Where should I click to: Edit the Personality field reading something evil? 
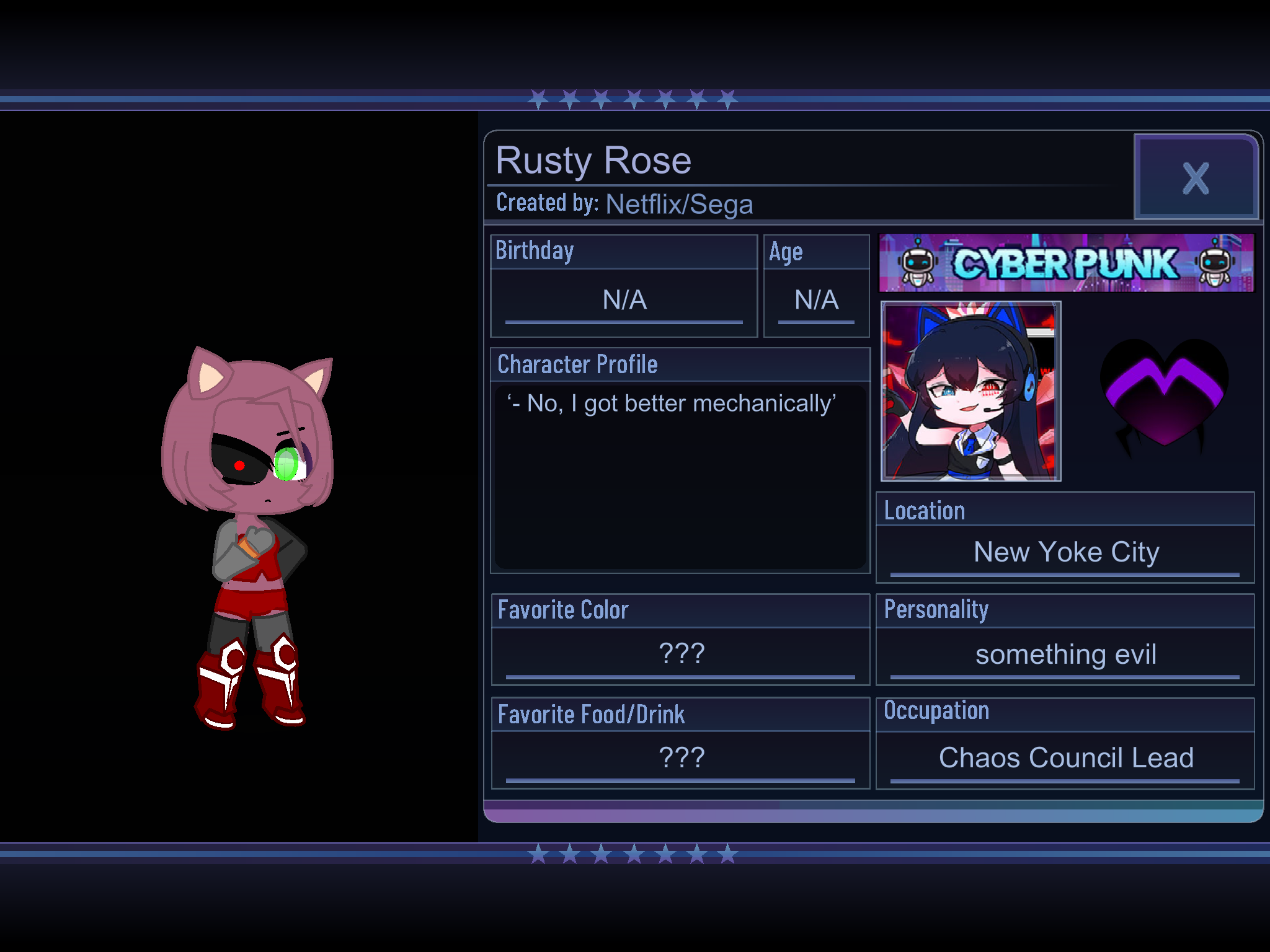[1067, 654]
